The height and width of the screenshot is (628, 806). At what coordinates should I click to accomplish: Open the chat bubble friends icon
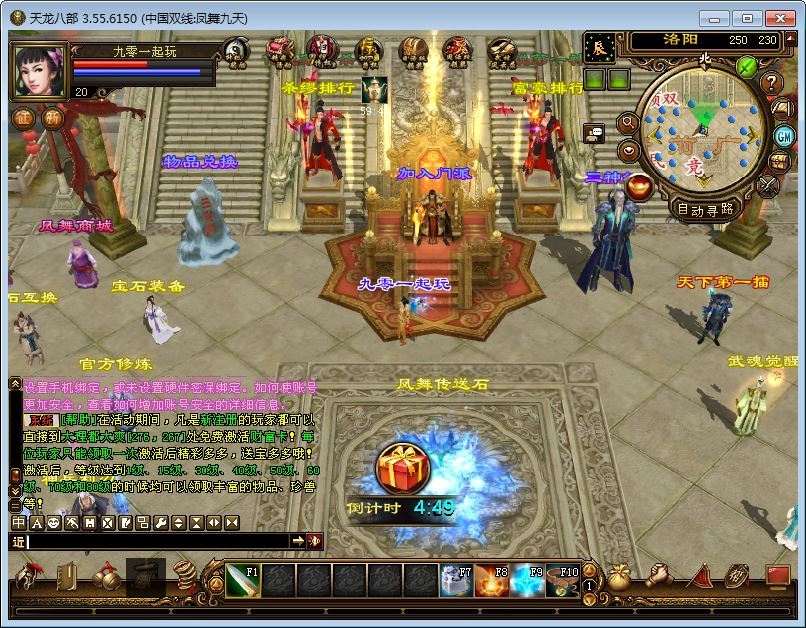(594, 132)
